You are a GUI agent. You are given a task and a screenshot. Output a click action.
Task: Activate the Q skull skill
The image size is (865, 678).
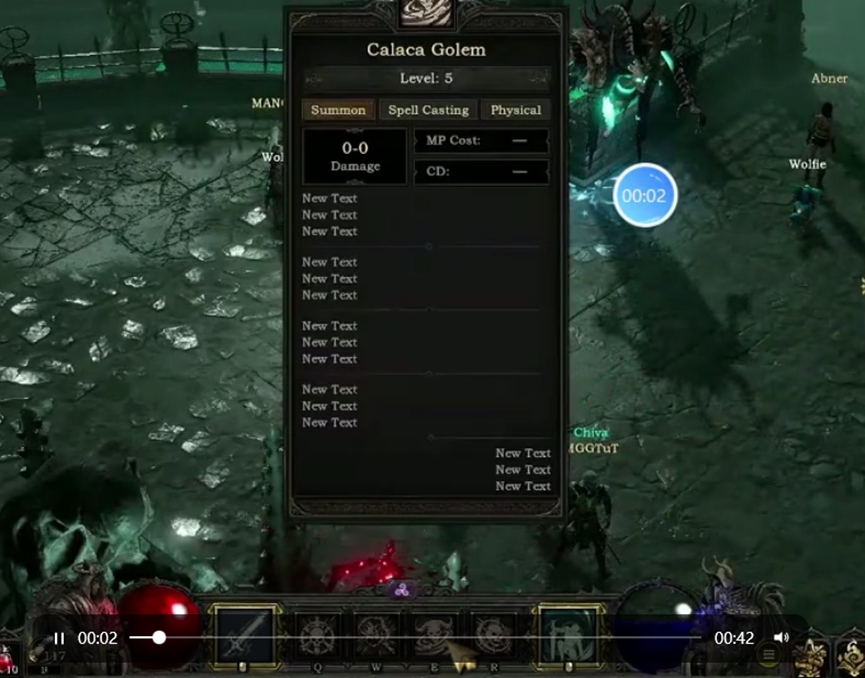[x=316, y=635]
